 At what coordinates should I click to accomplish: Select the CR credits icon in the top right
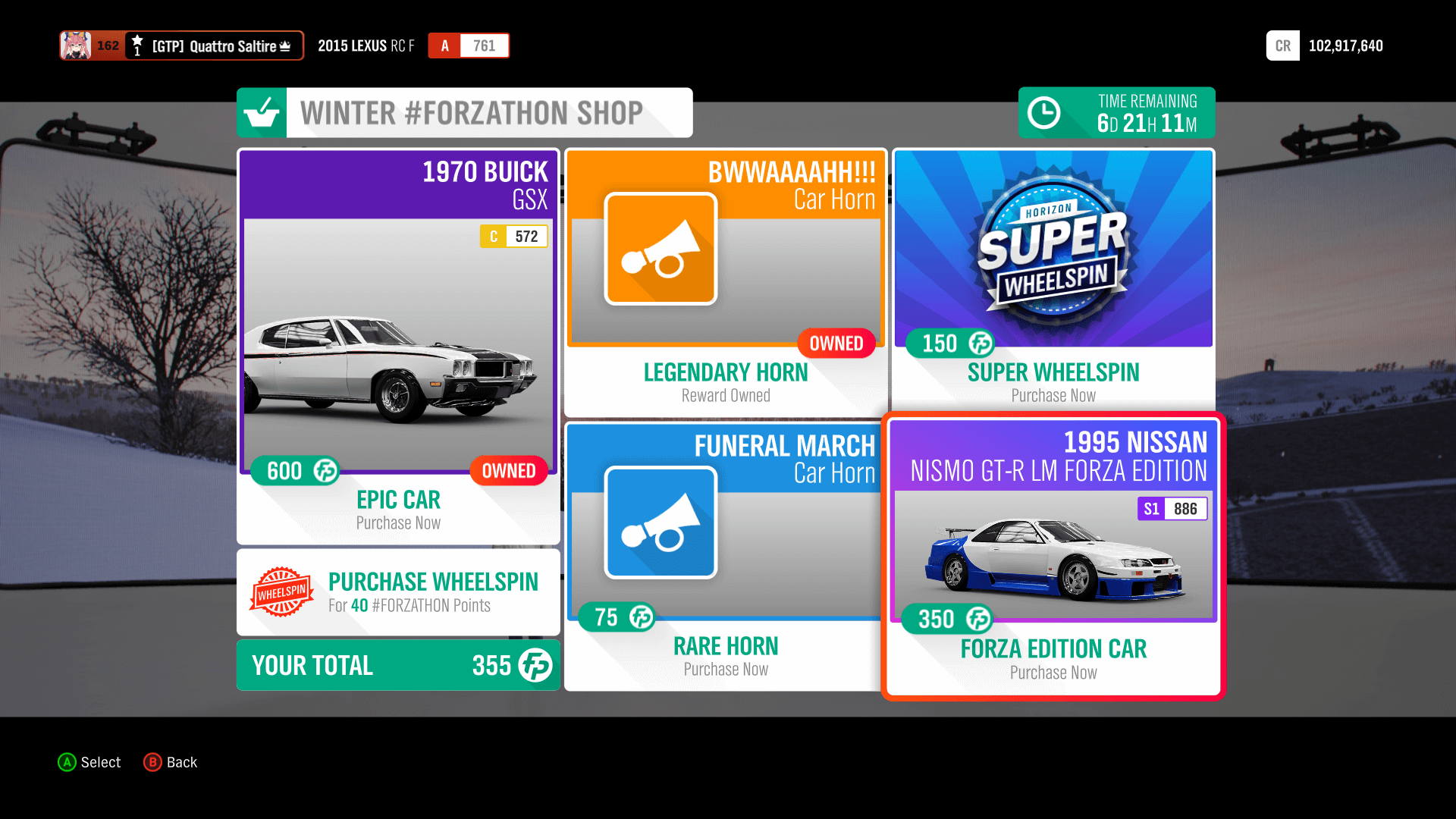(x=1282, y=45)
